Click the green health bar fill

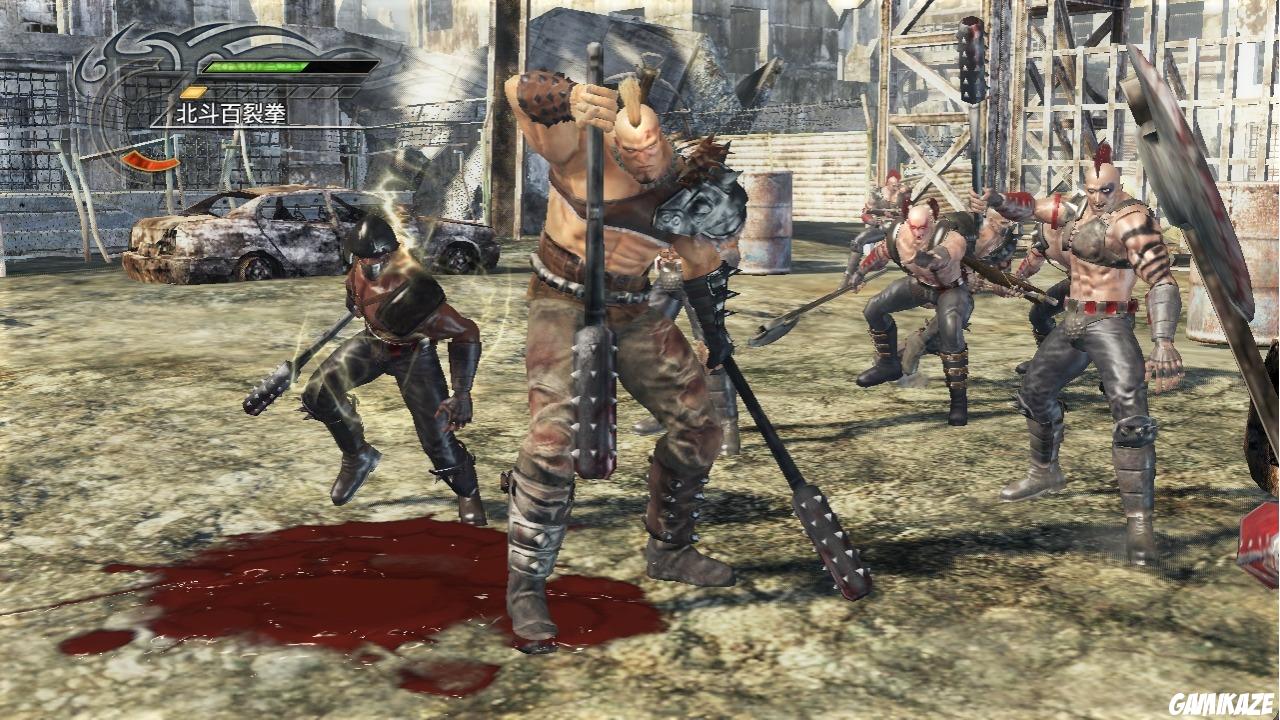(255, 66)
